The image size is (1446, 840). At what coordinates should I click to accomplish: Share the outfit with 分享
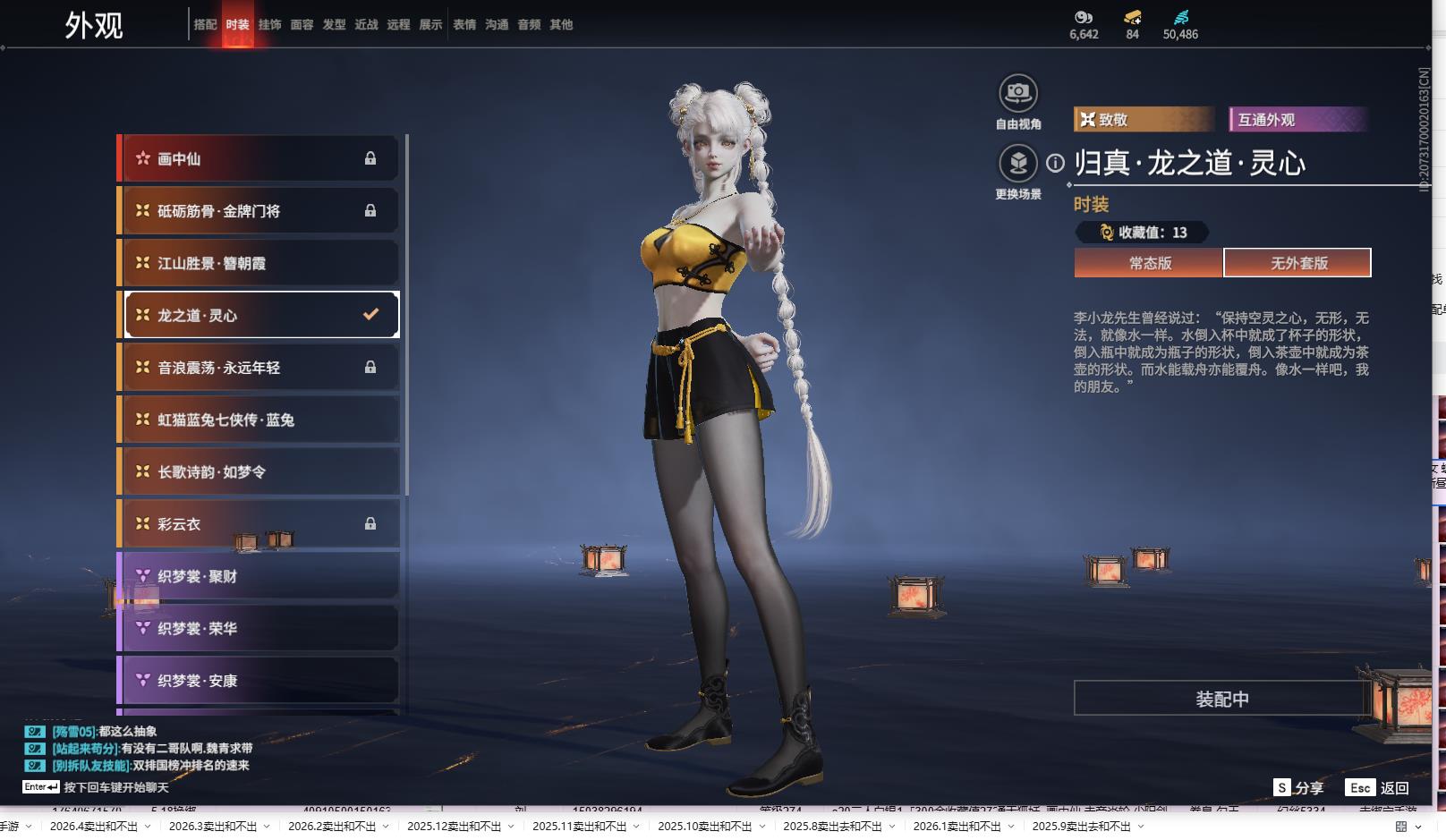[1299, 787]
